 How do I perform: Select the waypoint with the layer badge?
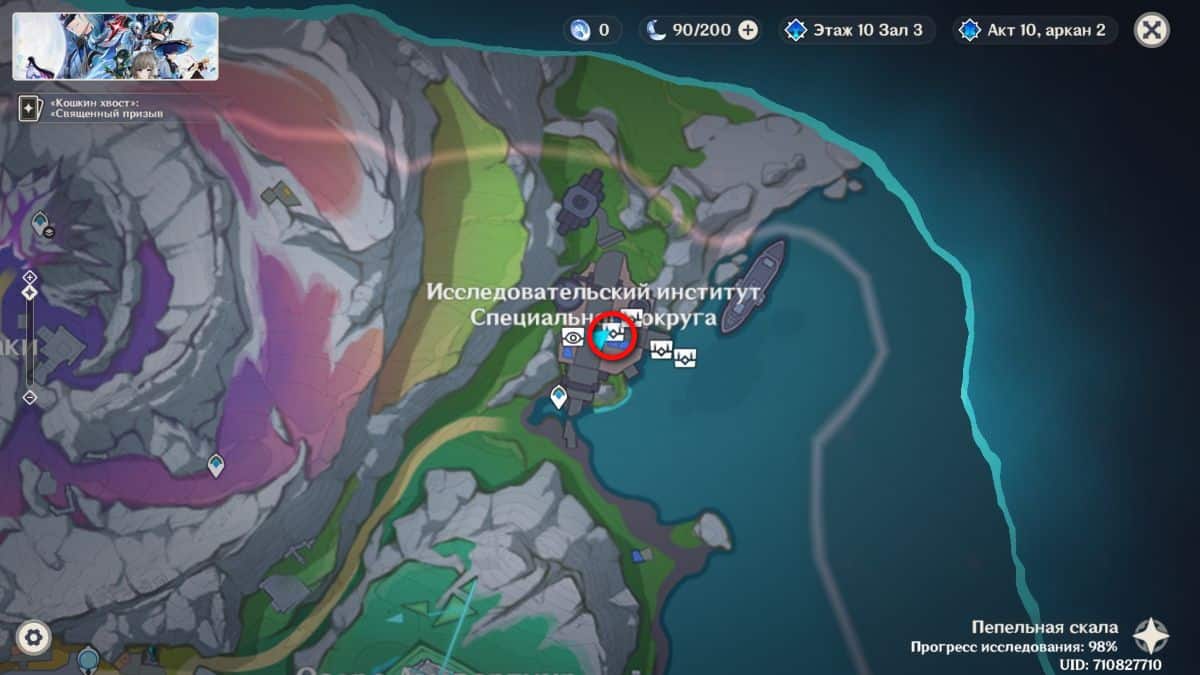[x=41, y=222]
